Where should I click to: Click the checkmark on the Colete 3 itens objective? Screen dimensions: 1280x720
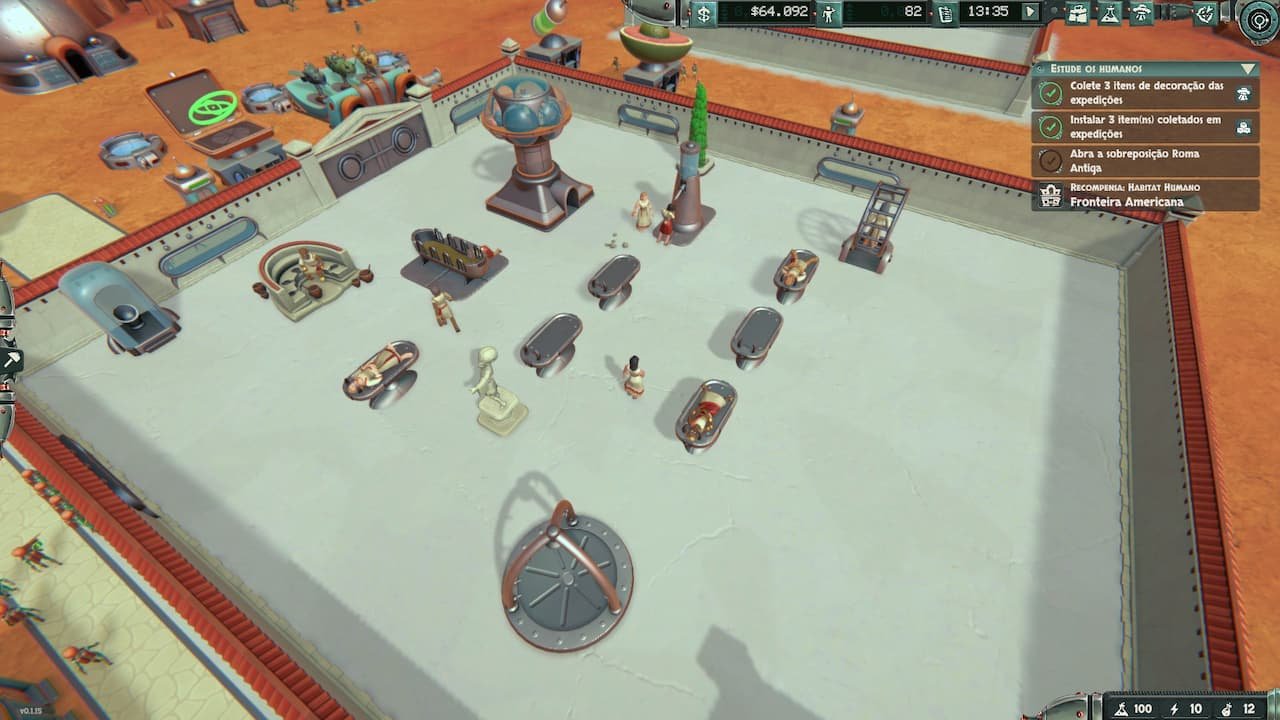[1051, 92]
